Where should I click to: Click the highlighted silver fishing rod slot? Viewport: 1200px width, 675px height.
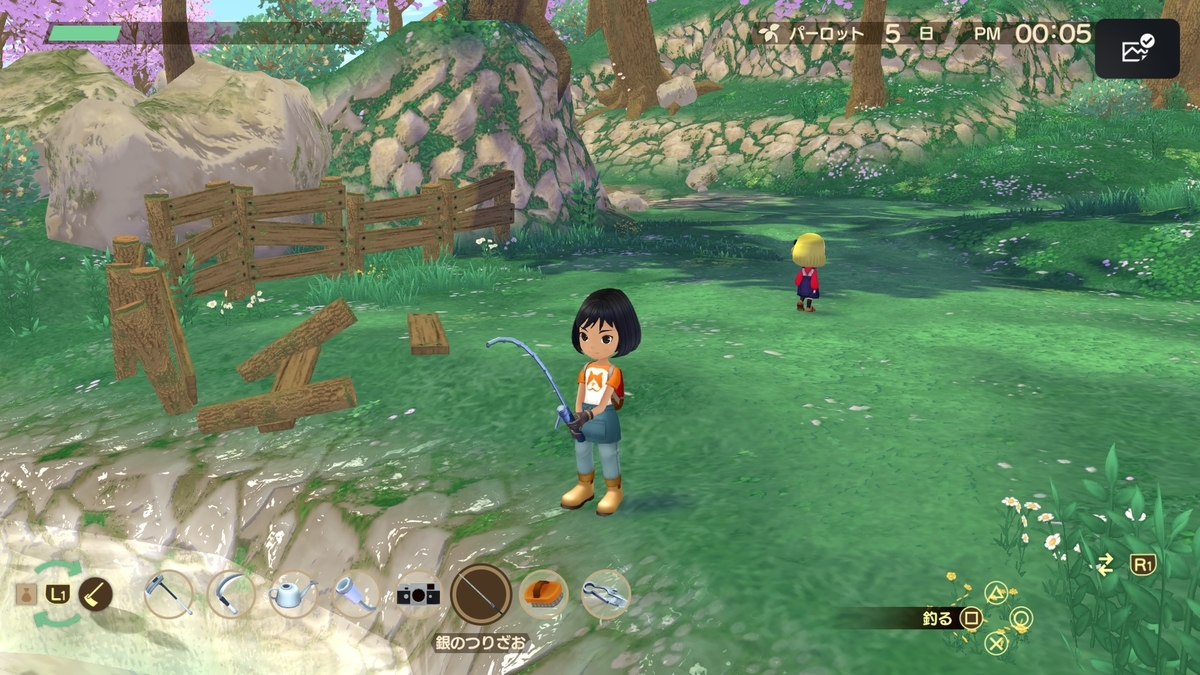(x=481, y=594)
